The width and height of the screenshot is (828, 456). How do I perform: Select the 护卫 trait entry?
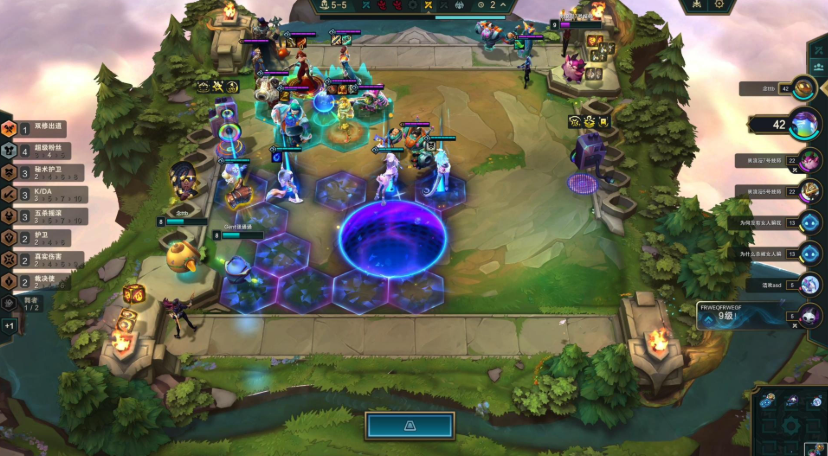click(42, 238)
